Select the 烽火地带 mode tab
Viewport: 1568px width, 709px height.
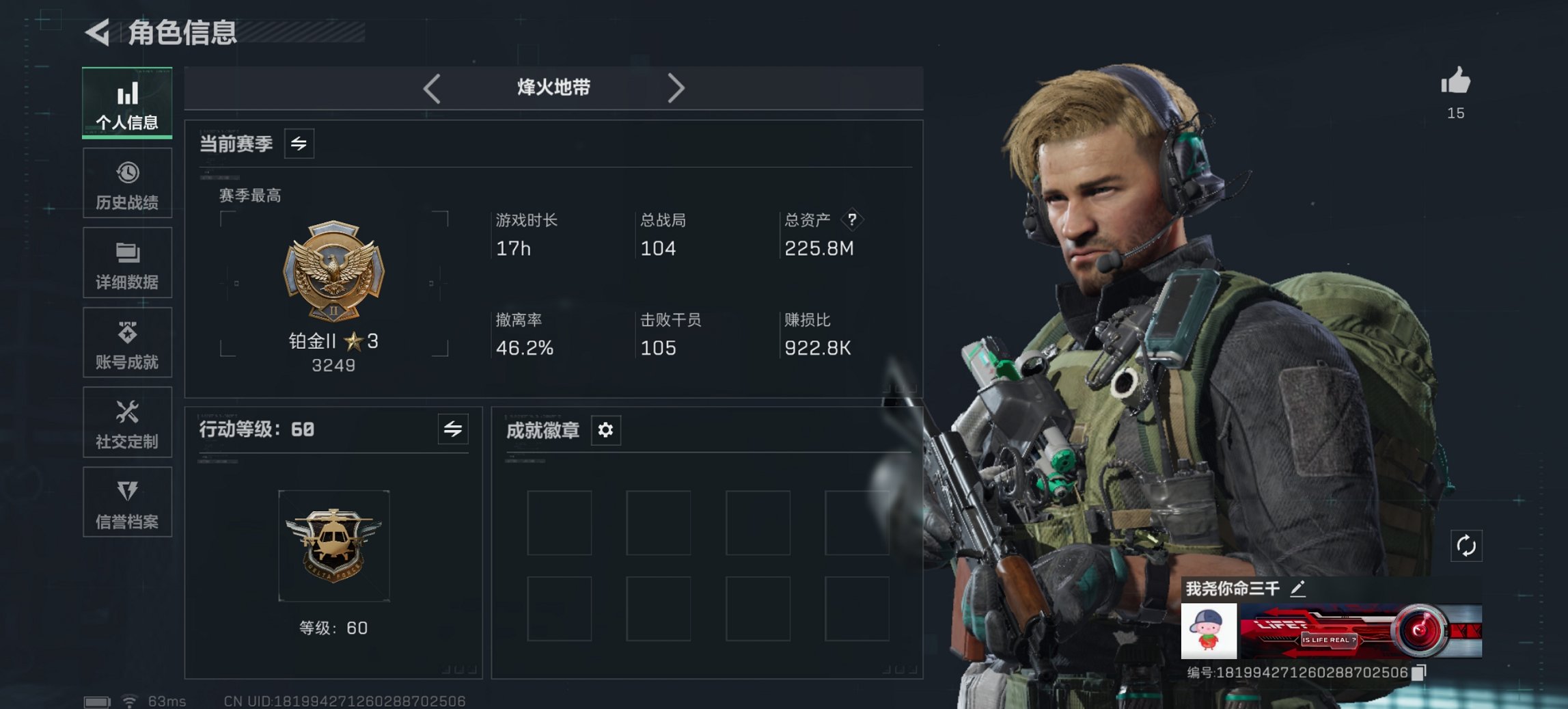click(x=553, y=88)
